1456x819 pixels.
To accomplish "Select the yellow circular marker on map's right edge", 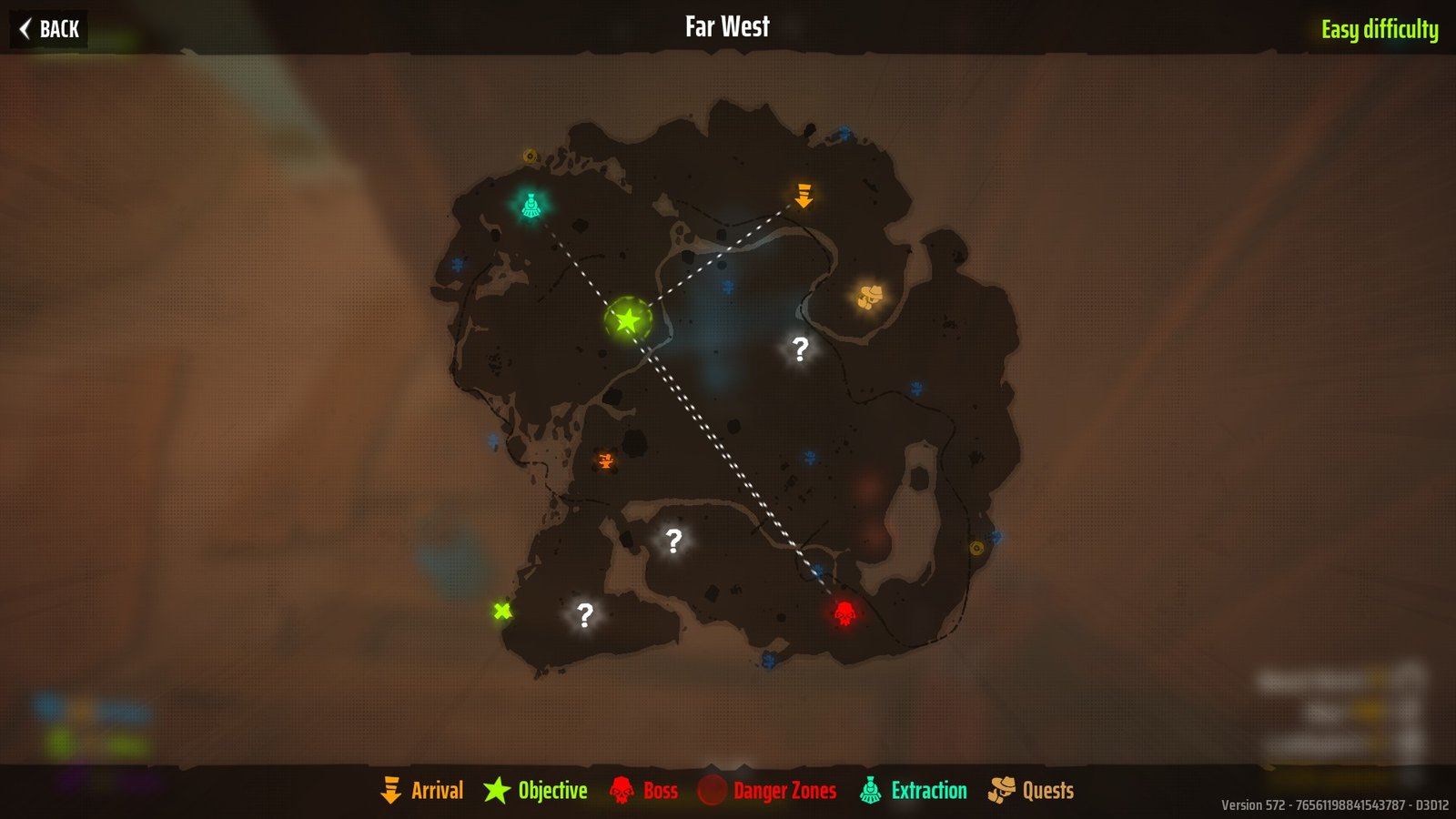I will [x=976, y=549].
